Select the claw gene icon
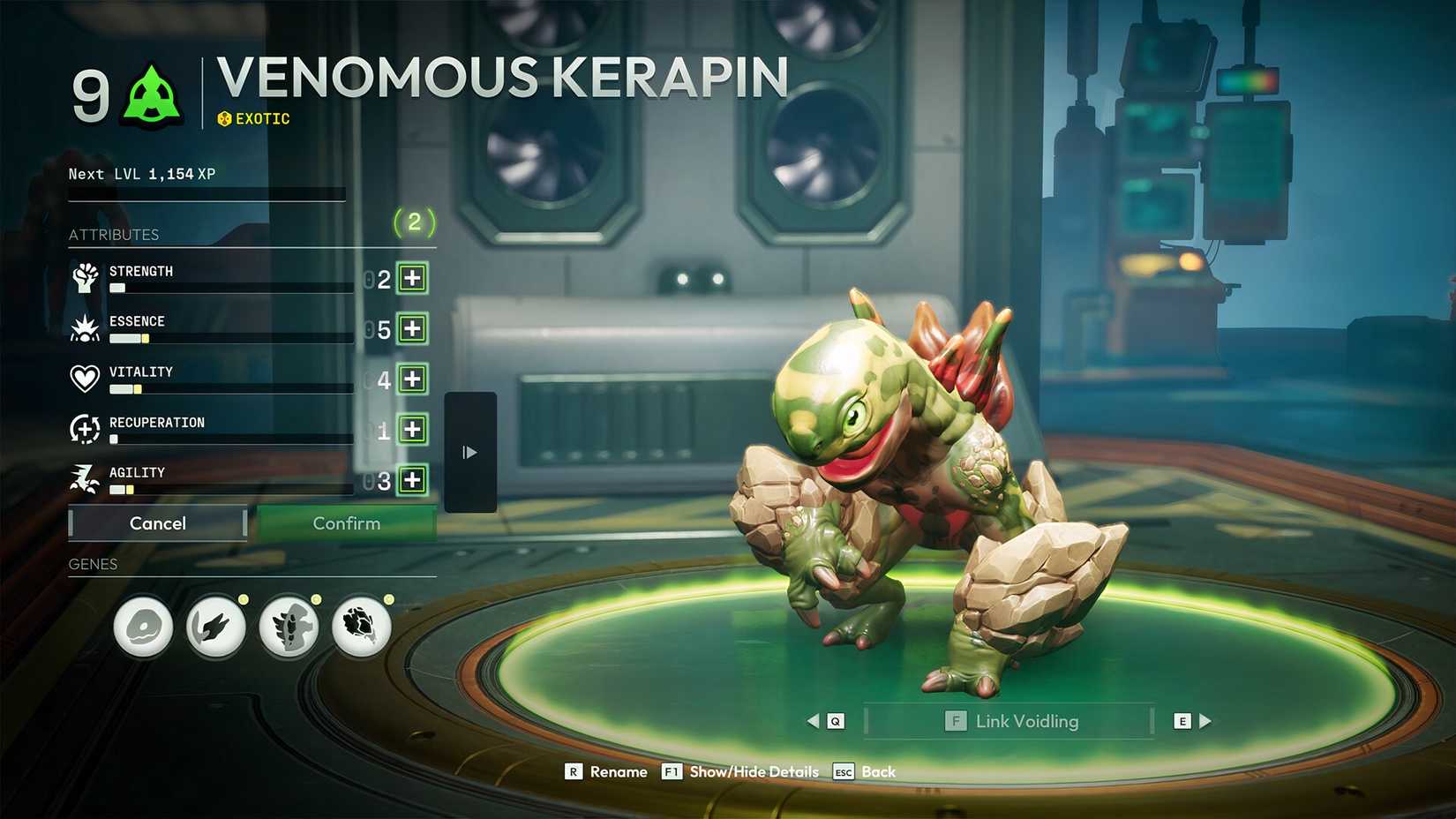 216,627
